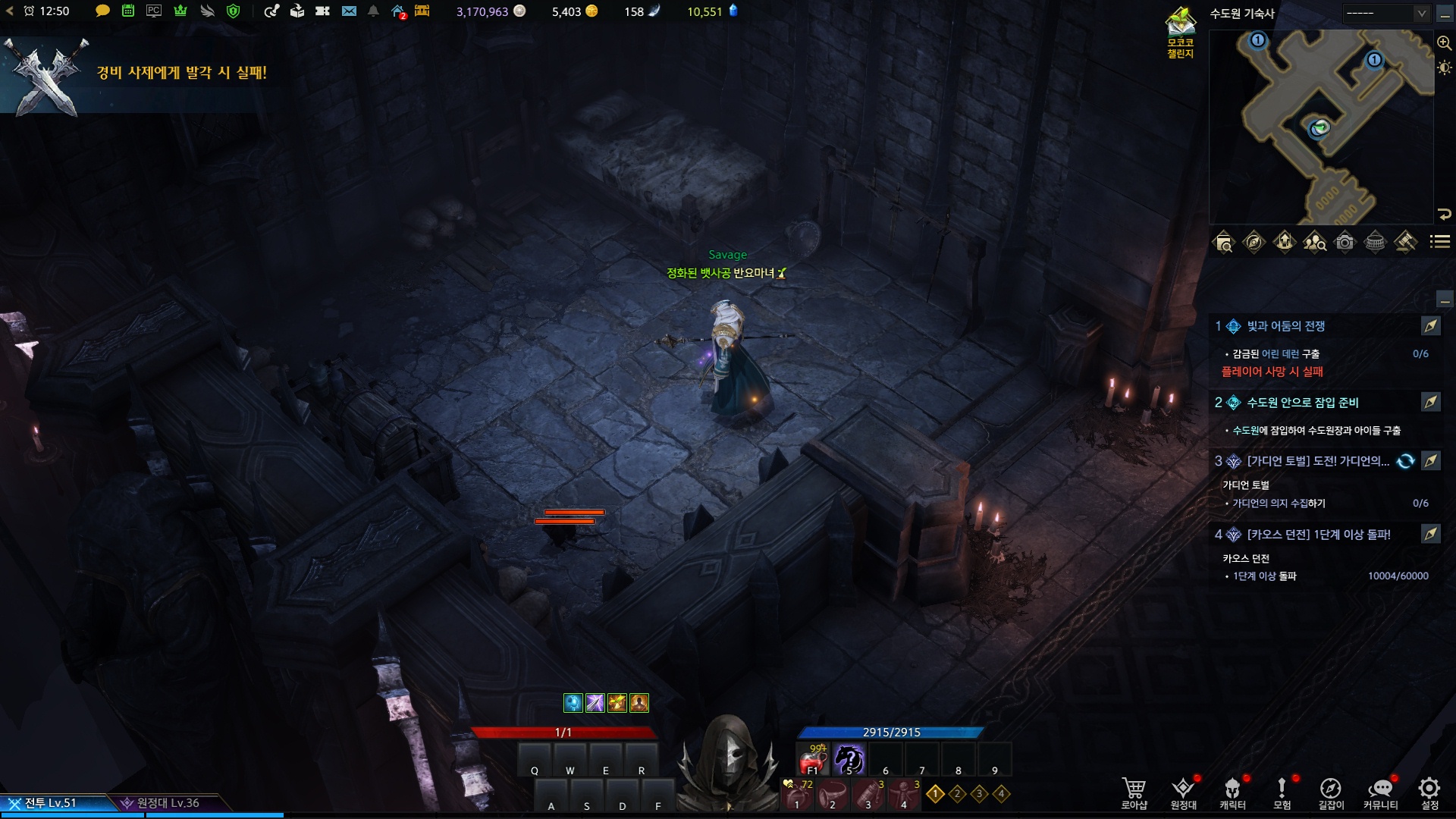1456x819 pixels.
Task: Click the camera icon under the minimap
Action: (x=1345, y=243)
